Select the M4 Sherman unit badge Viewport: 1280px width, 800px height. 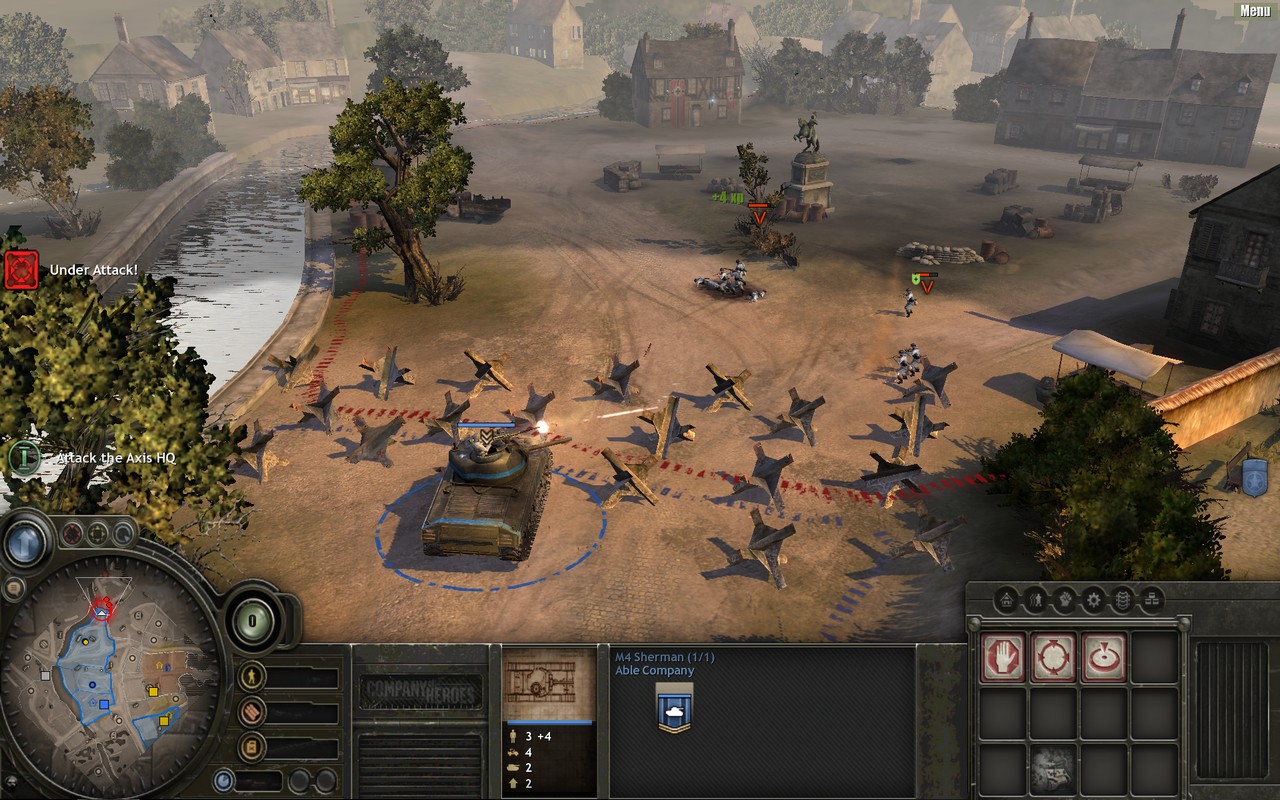675,708
